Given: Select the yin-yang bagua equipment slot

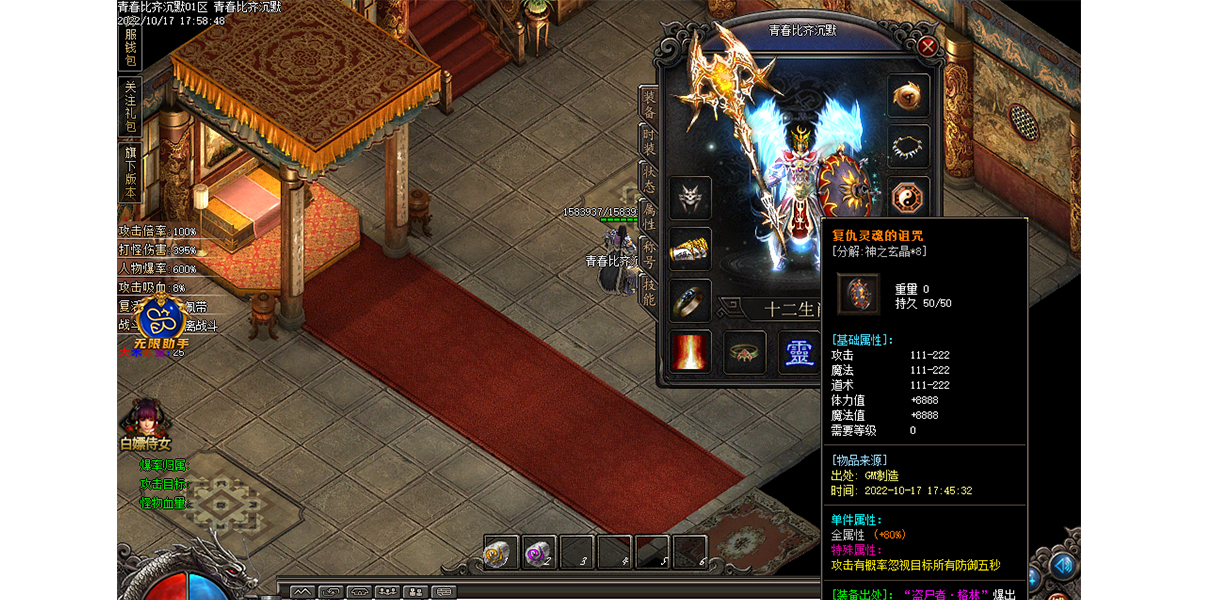Looking at the screenshot, I should click(908, 196).
